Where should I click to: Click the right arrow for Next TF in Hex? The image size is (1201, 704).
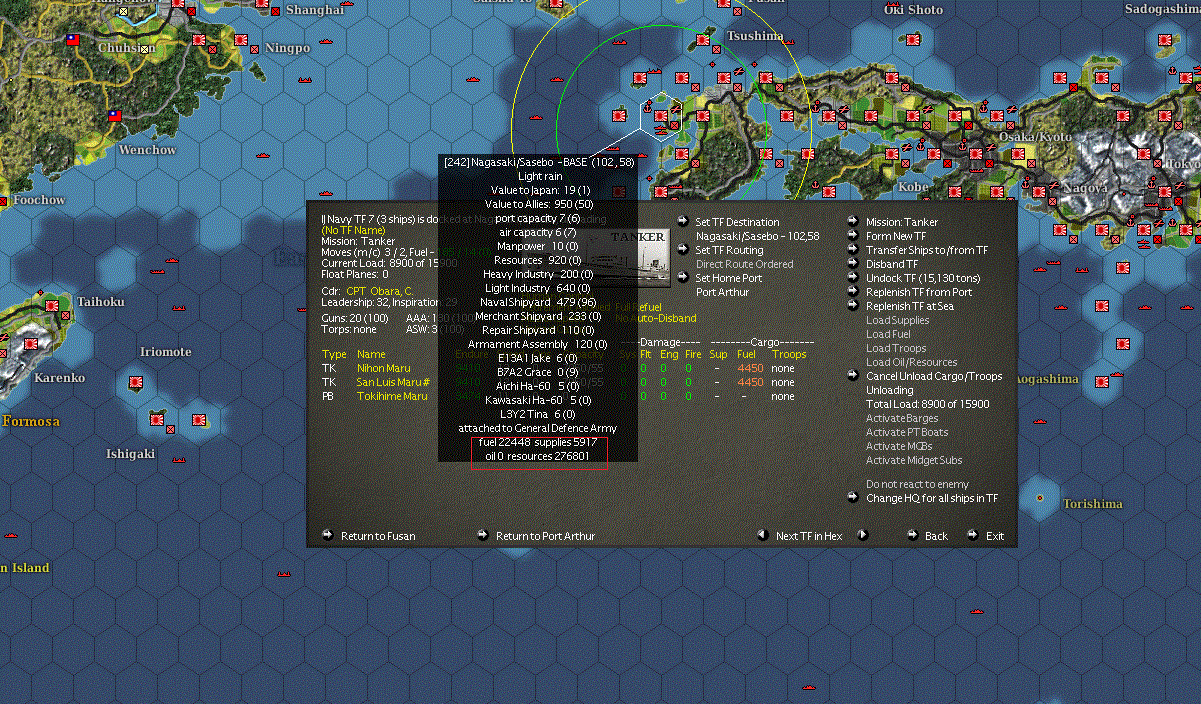tap(862, 535)
